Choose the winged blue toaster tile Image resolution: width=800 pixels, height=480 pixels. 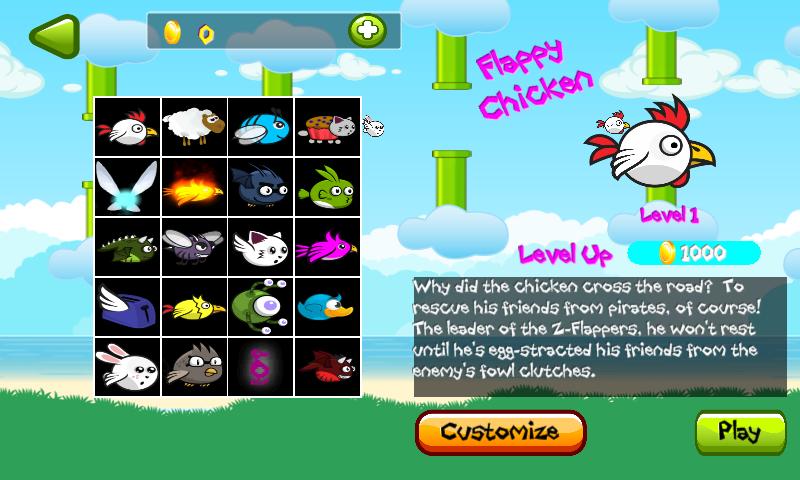[128, 307]
